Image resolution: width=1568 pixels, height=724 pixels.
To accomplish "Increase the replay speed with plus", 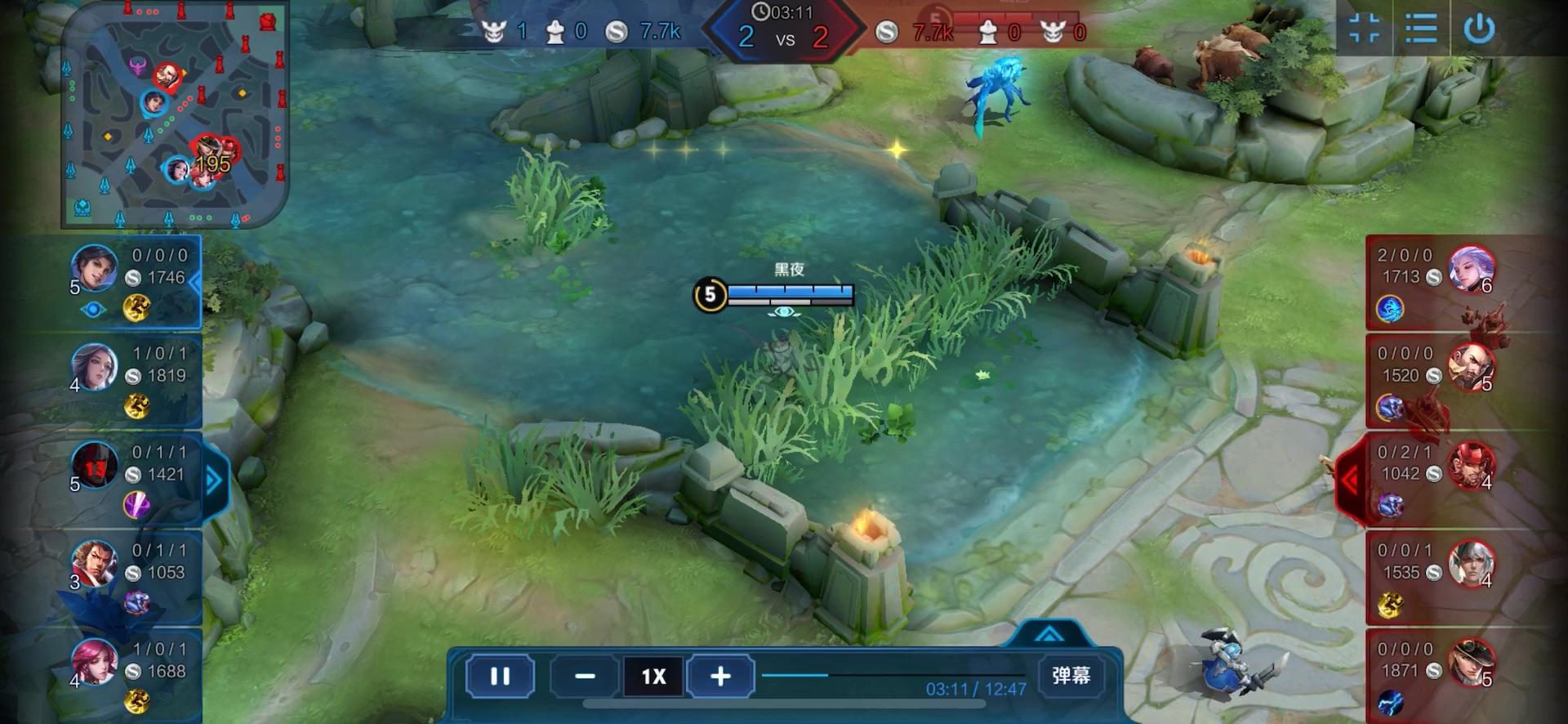I will (x=720, y=677).
